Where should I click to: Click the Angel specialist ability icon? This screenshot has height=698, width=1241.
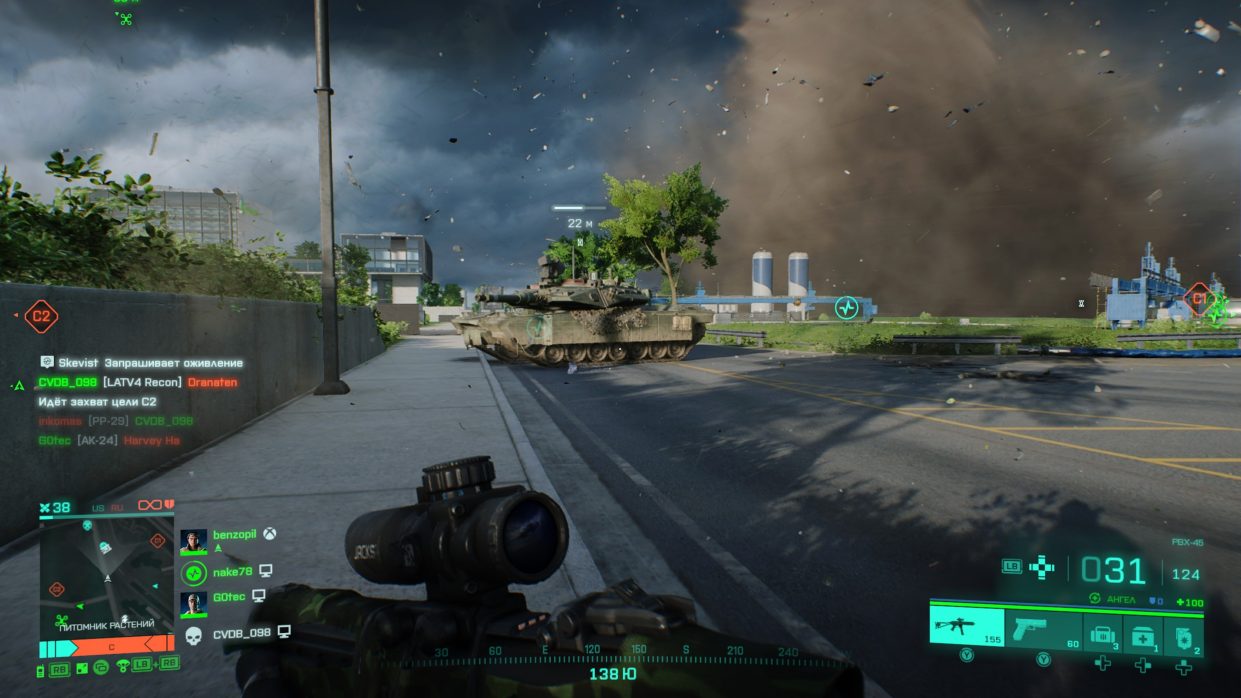click(1096, 598)
